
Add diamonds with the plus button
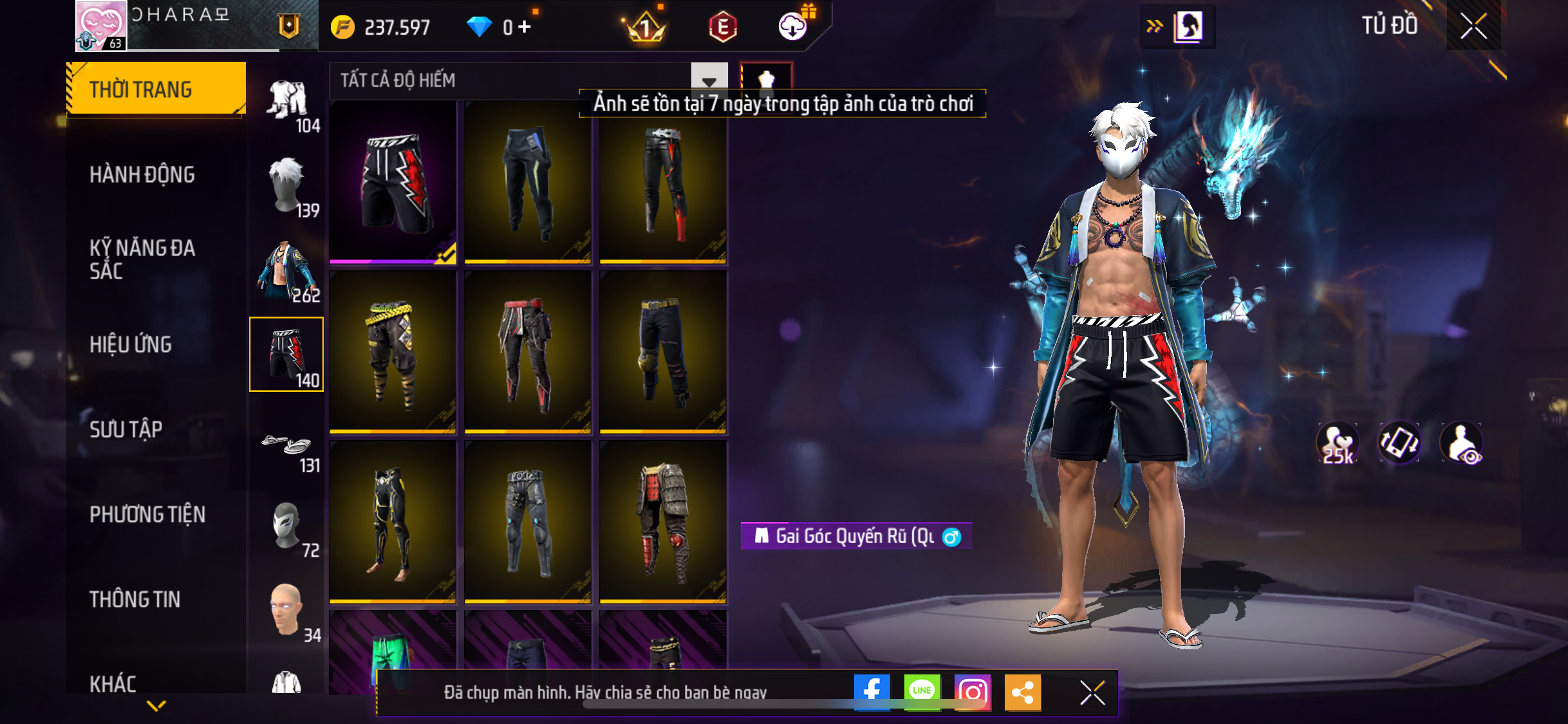click(525, 26)
